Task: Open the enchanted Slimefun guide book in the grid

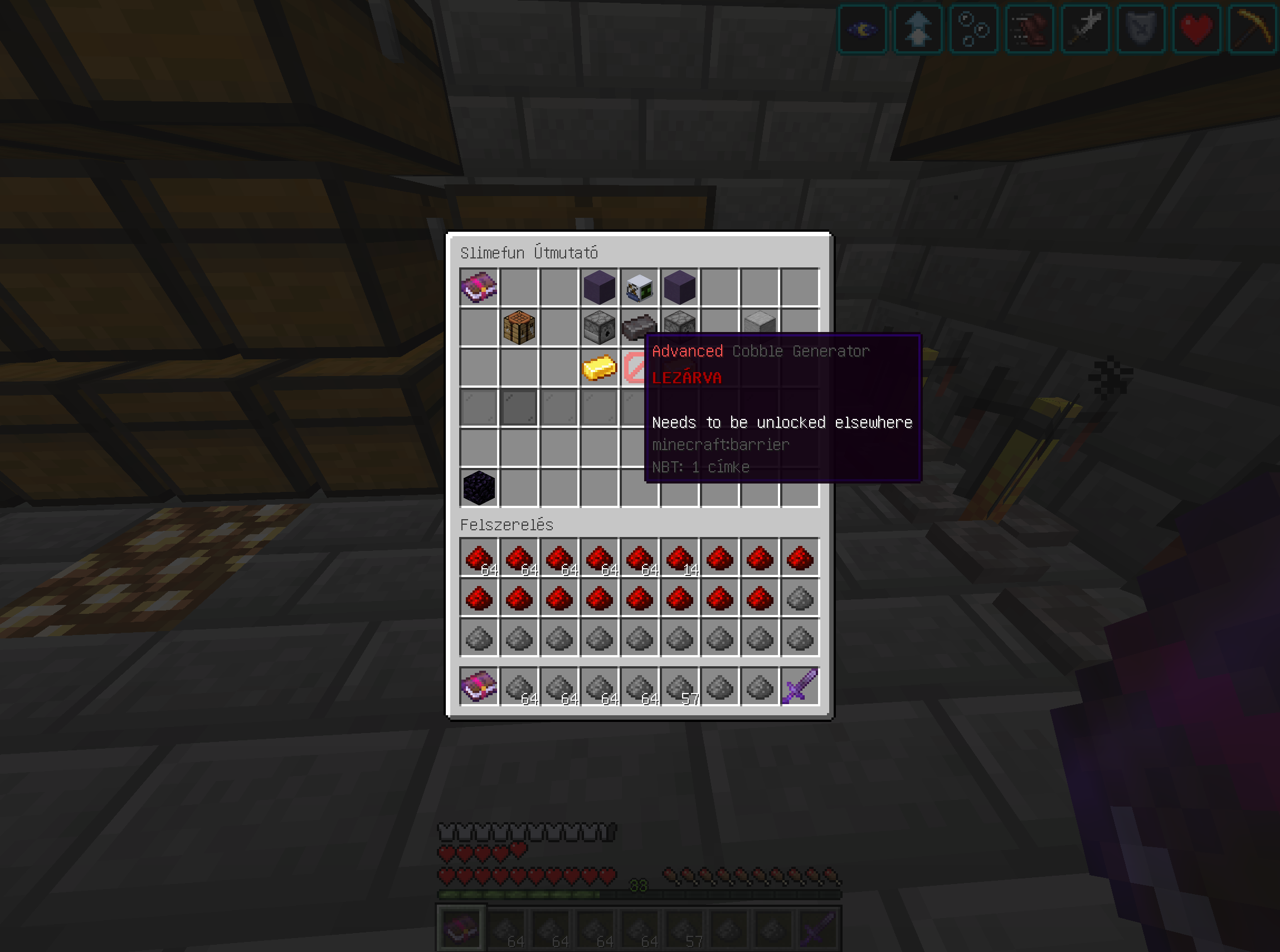Action: point(479,287)
